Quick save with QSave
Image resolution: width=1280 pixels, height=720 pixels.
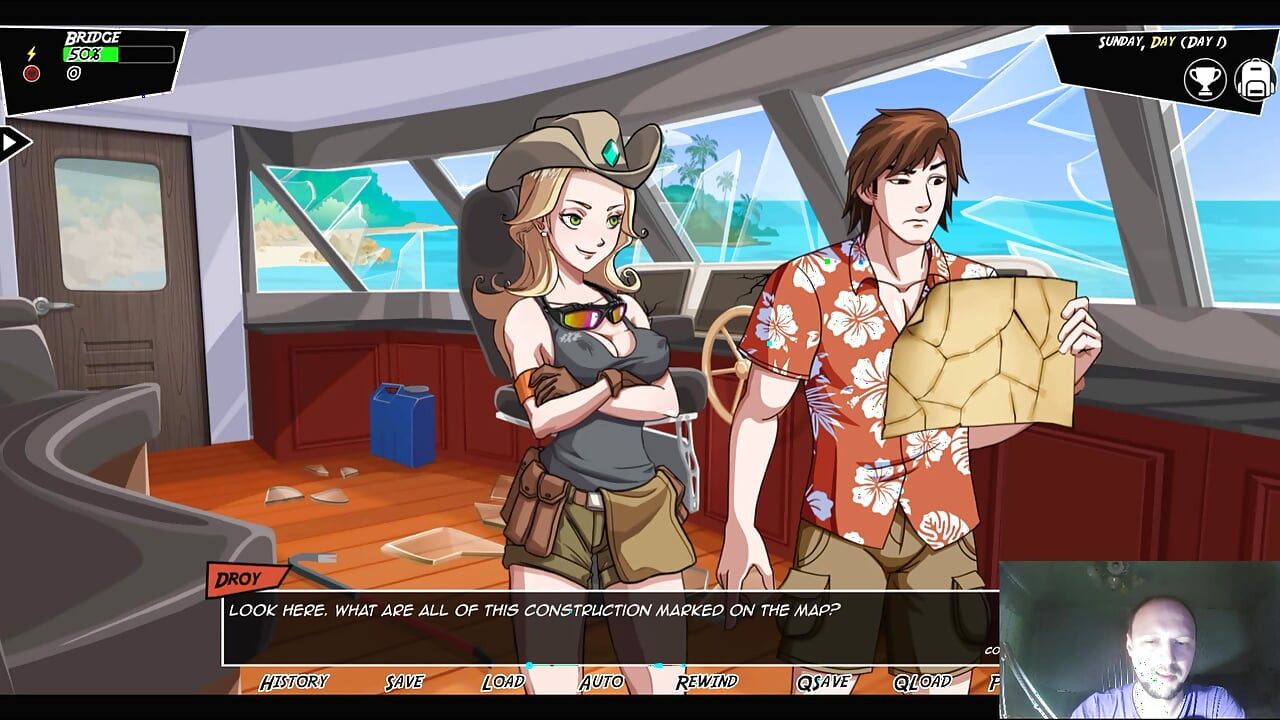822,682
